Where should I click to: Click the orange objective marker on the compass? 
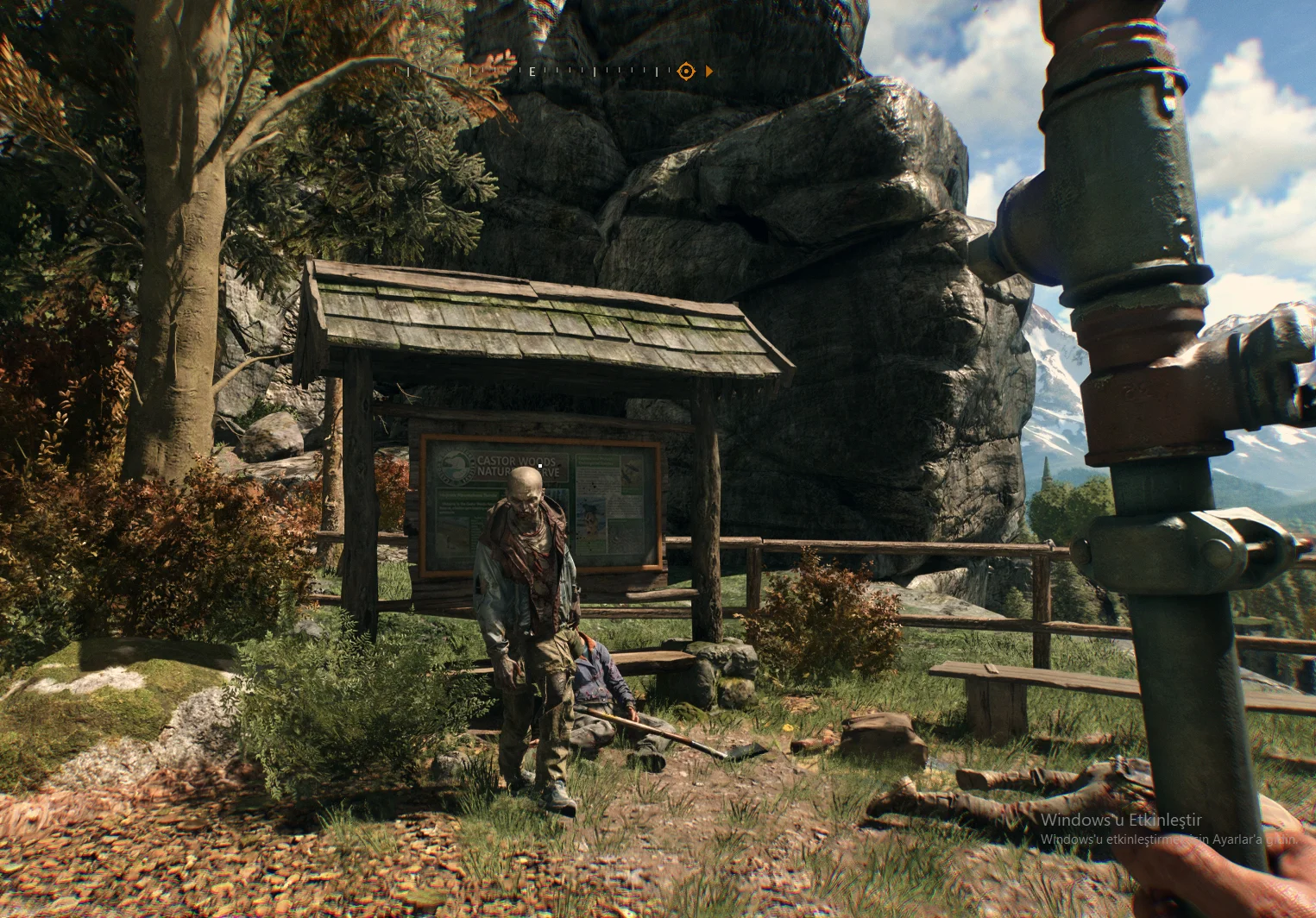point(685,71)
